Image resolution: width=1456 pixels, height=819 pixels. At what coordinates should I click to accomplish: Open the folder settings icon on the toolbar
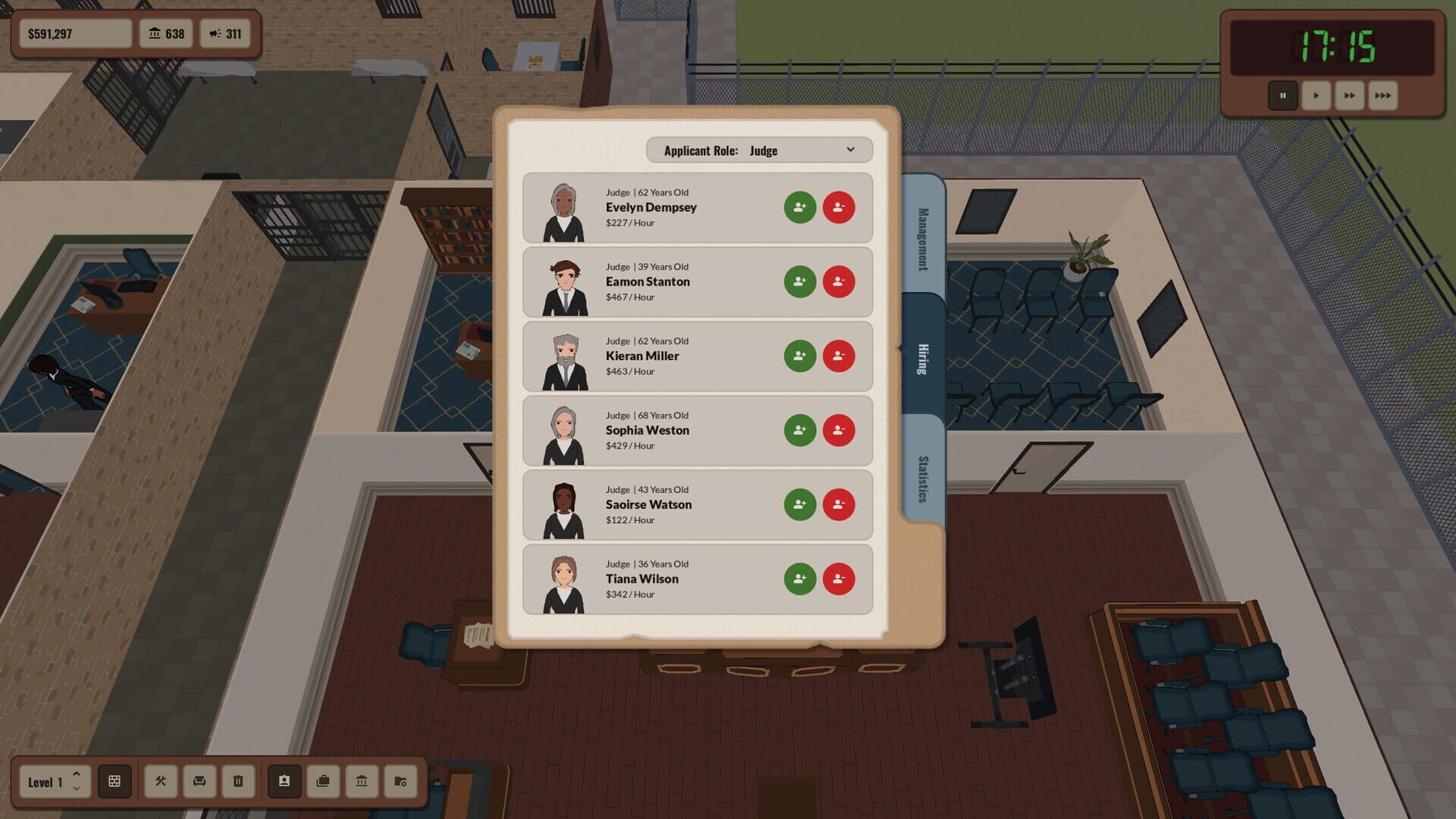point(401,782)
